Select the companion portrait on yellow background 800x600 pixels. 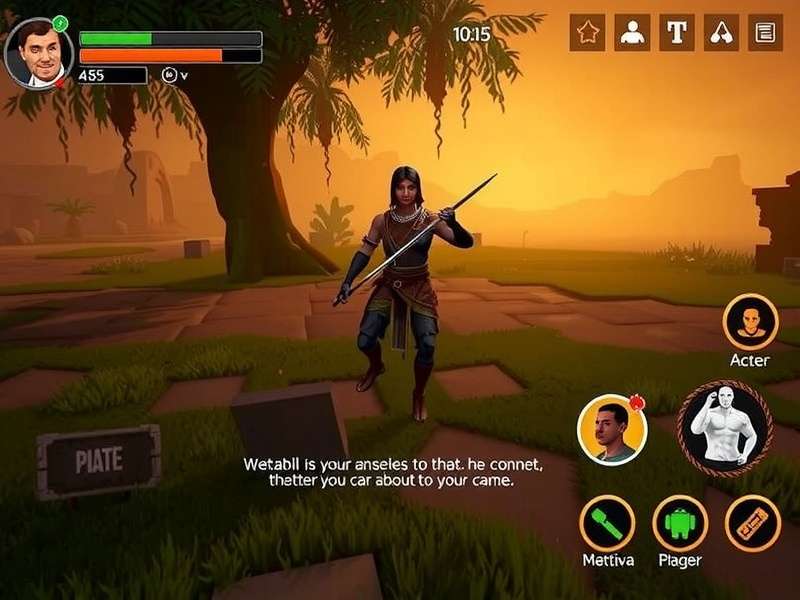[611, 429]
